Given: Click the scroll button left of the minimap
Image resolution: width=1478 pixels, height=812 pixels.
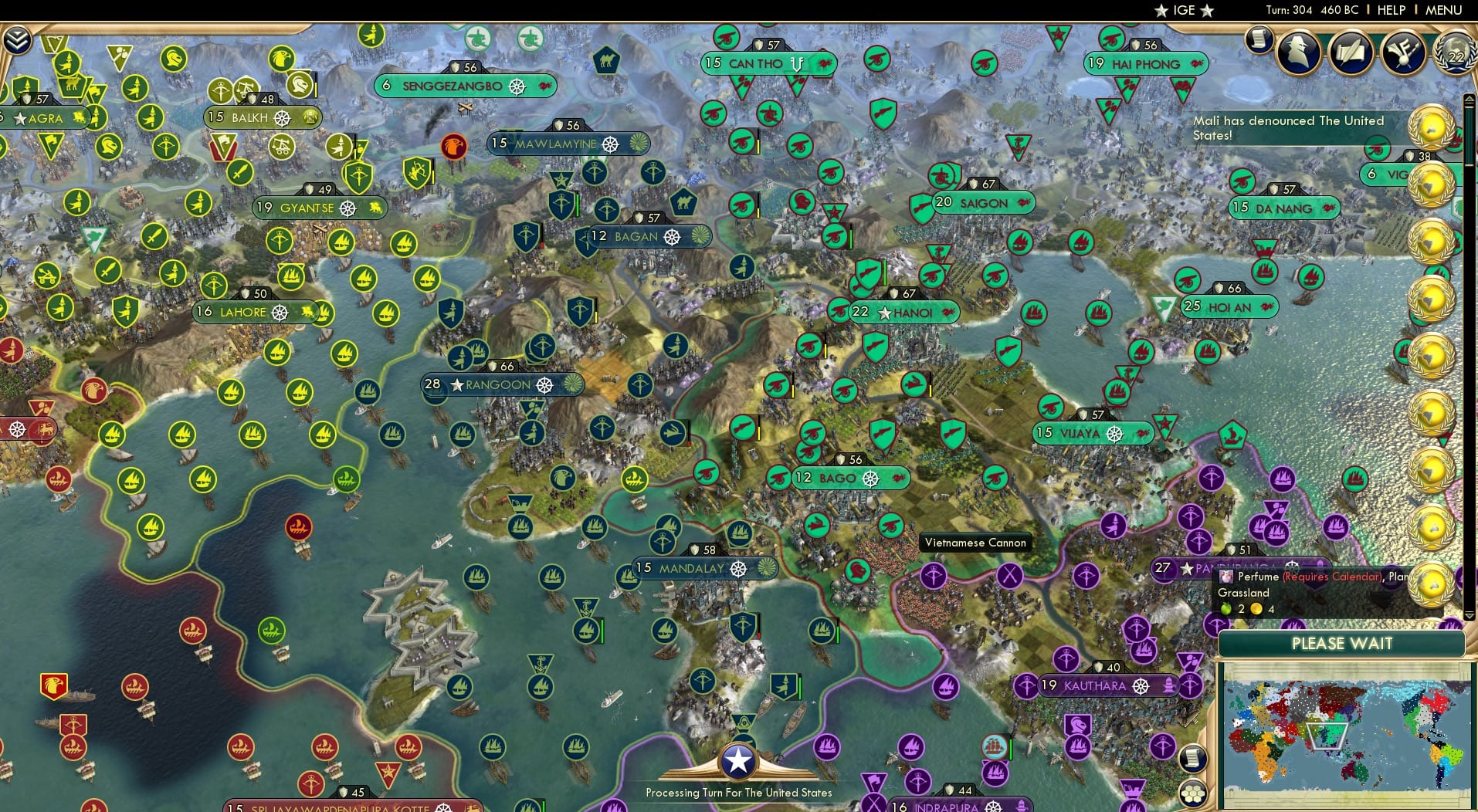Looking at the screenshot, I should pyautogui.click(x=1195, y=759).
